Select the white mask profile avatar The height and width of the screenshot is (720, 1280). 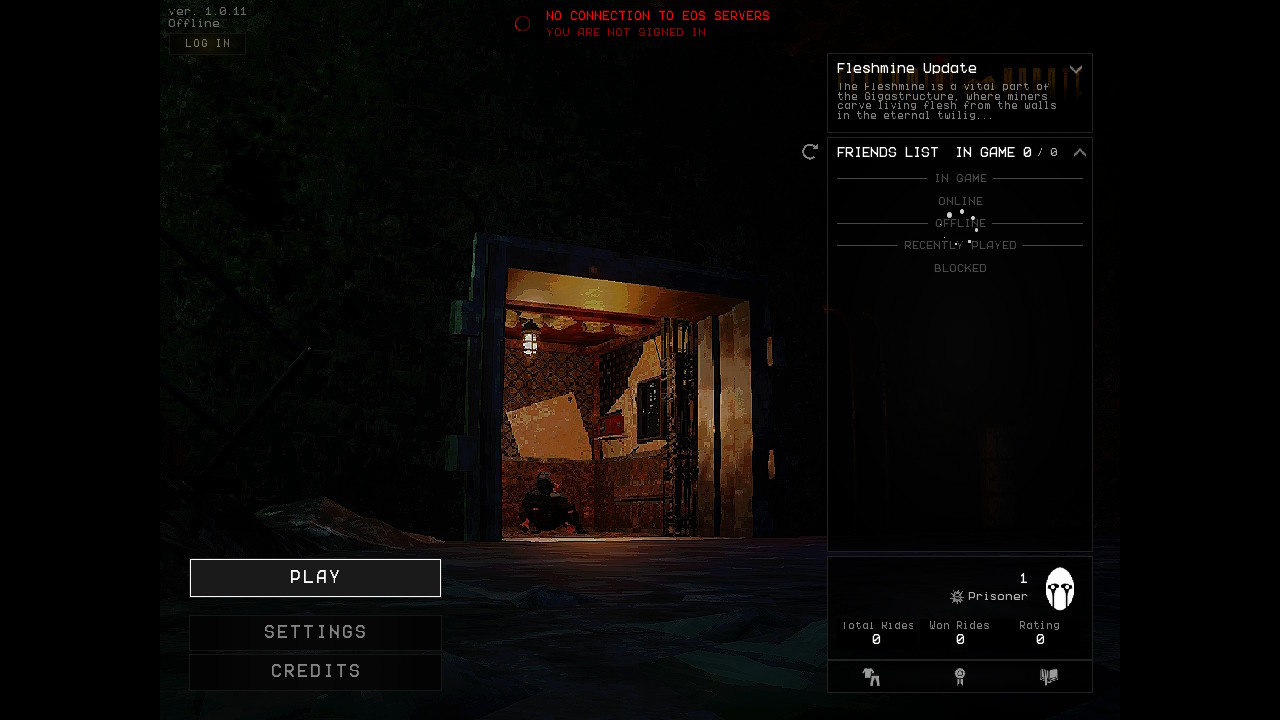(1060, 589)
